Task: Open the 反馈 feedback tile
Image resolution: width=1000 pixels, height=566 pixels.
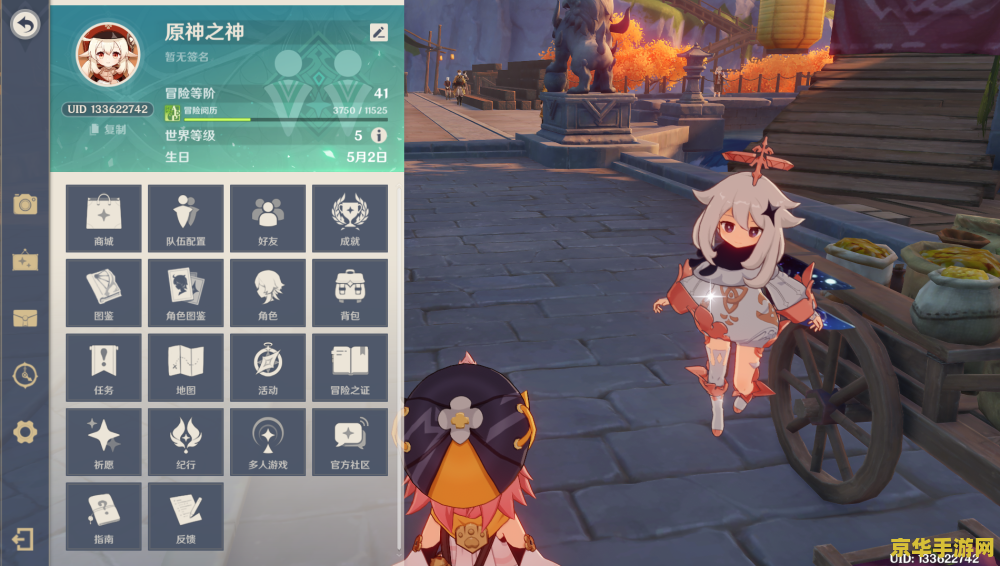Action: click(186, 515)
